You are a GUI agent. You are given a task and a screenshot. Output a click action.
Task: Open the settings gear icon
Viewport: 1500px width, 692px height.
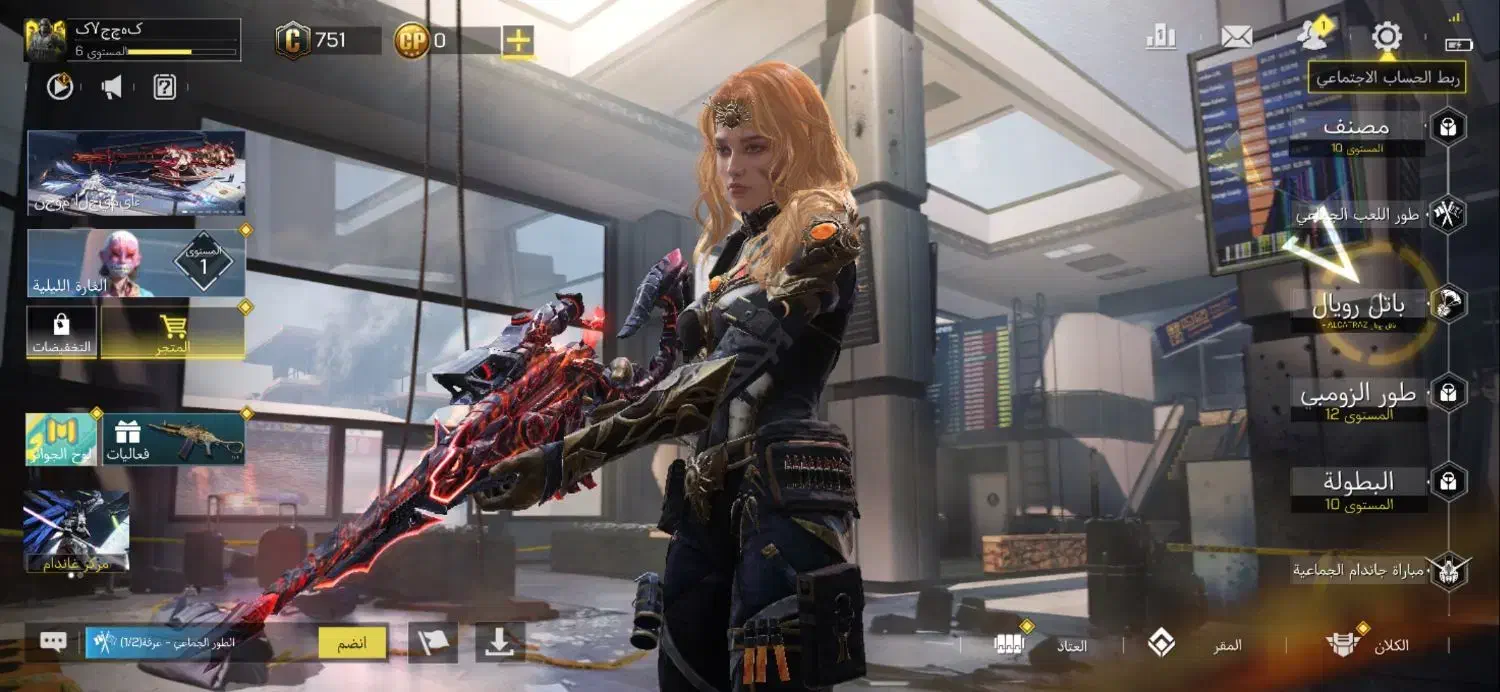tap(1386, 38)
